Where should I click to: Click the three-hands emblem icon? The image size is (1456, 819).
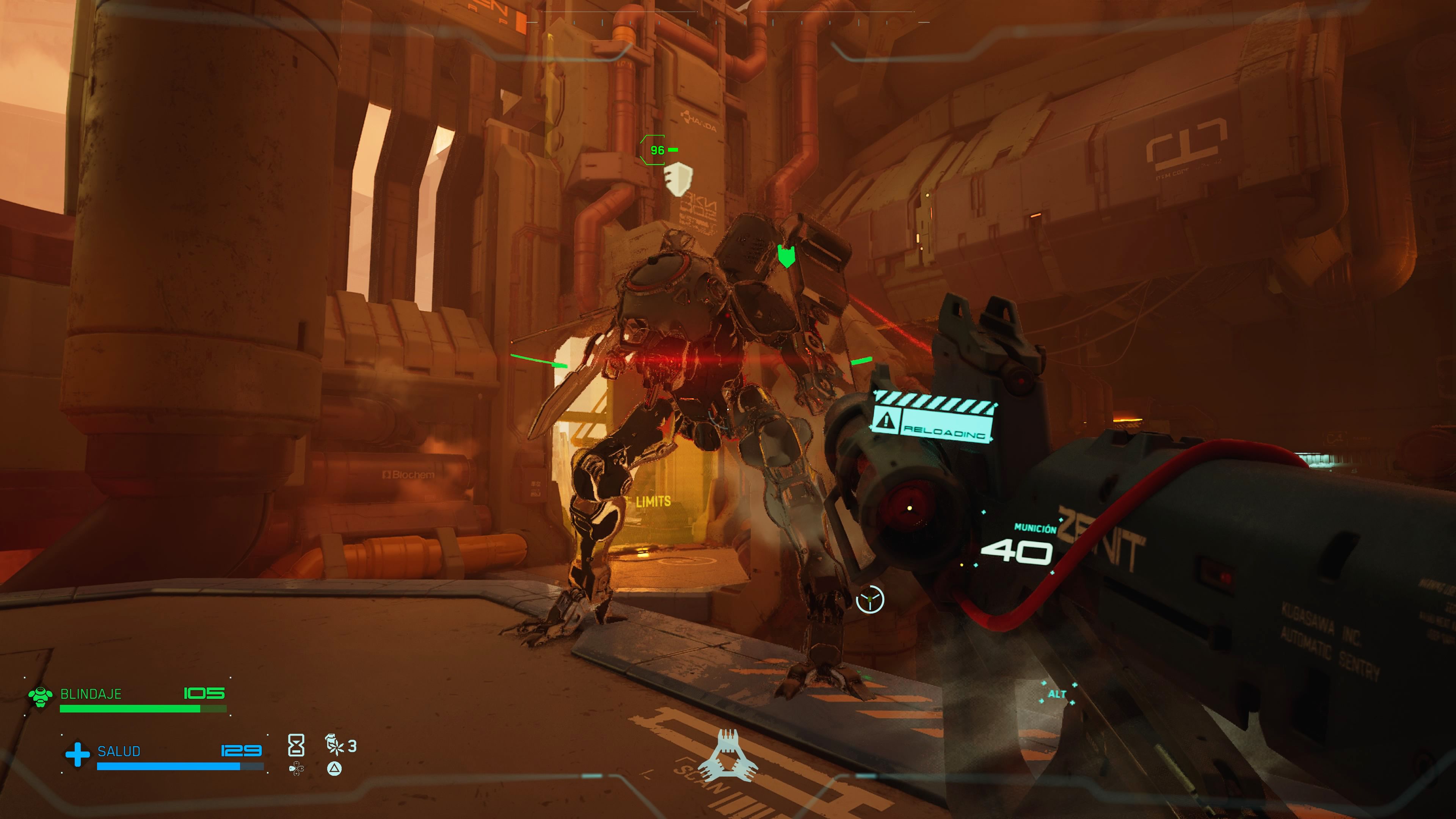pyautogui.click(x=728, y=755)
